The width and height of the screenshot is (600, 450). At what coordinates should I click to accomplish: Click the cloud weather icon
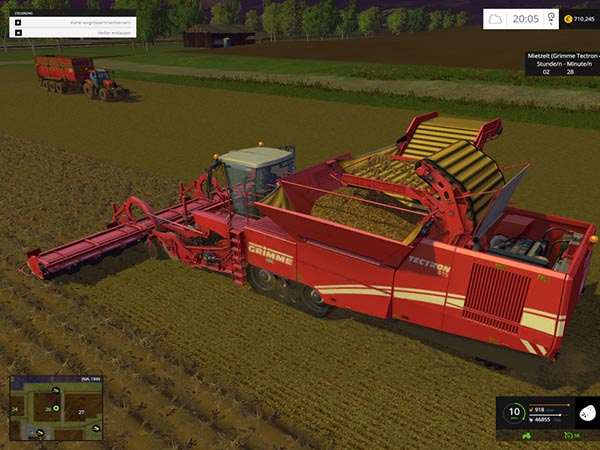click(497, 18)
